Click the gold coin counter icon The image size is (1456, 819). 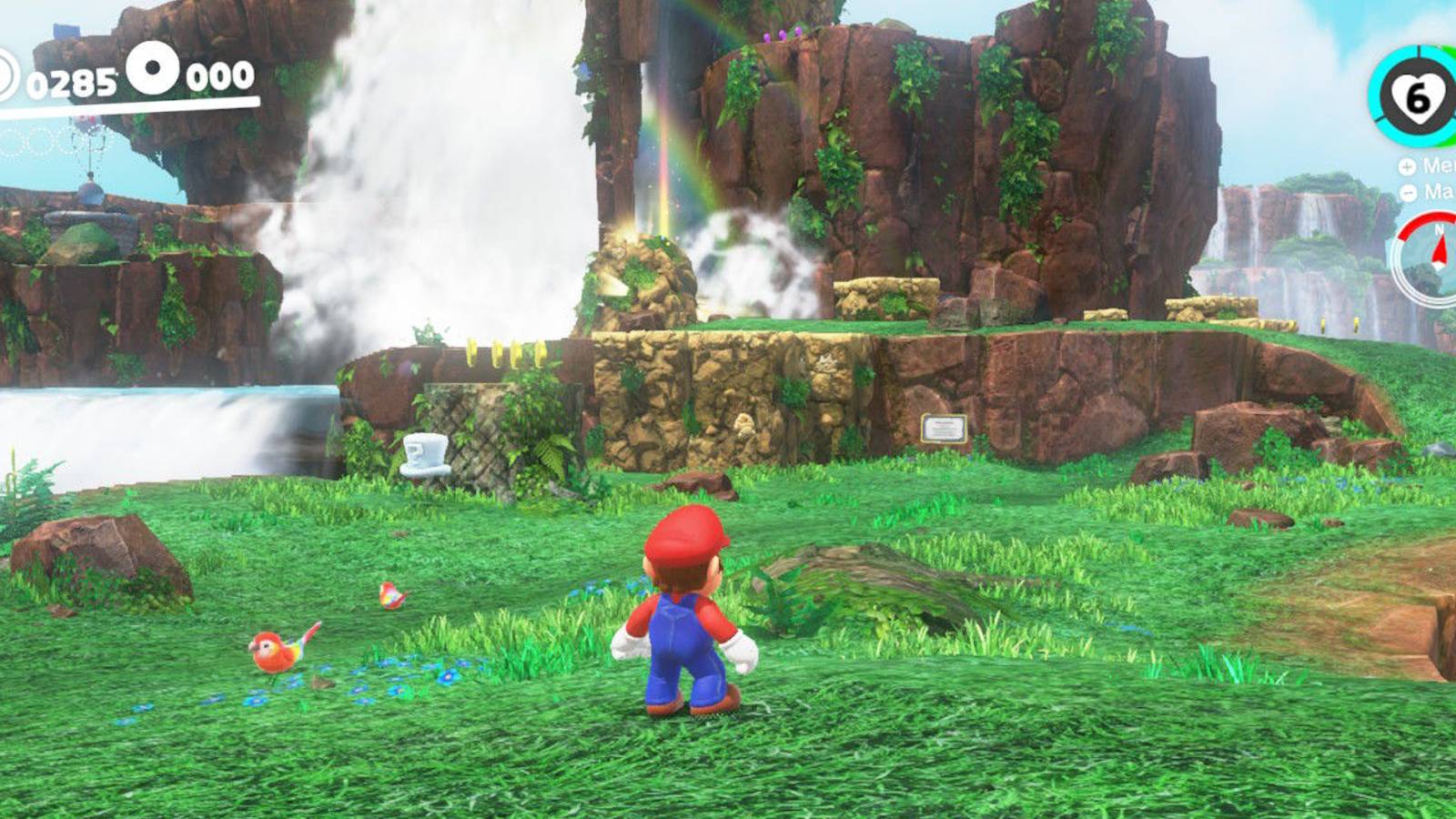point(5,77)
